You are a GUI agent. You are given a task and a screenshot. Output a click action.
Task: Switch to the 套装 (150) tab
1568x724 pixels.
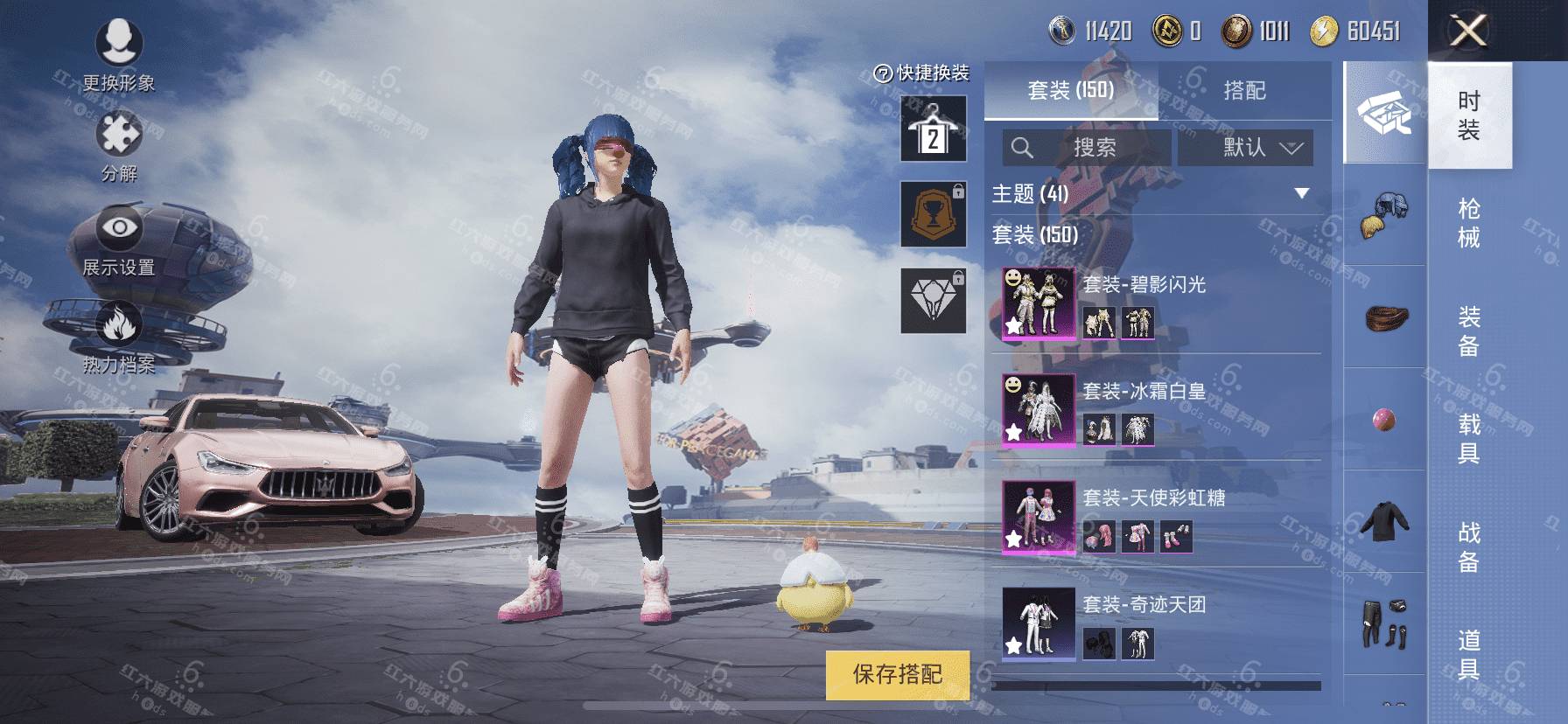tap(1070, 90)
